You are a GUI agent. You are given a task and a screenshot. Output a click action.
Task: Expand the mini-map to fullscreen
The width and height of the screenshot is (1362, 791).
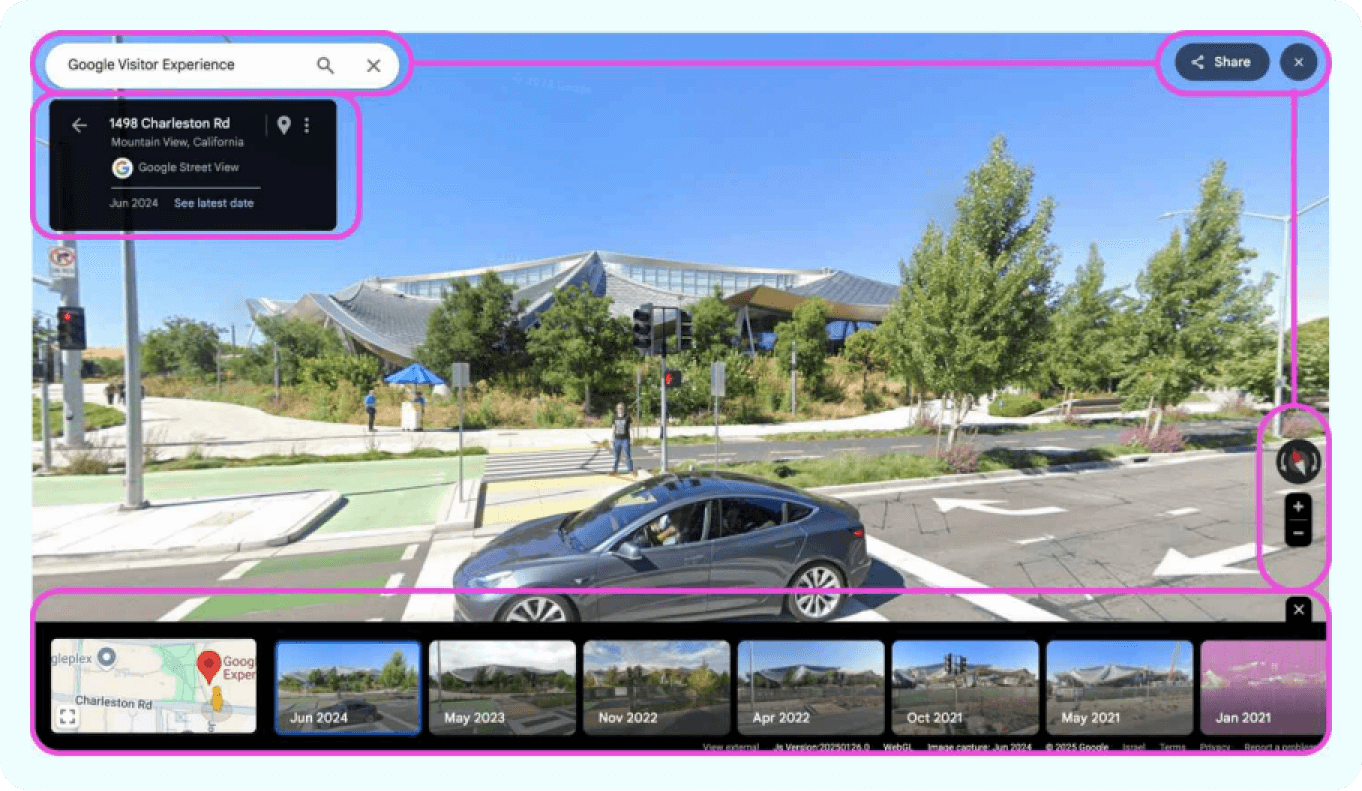[x=66, y=715]
